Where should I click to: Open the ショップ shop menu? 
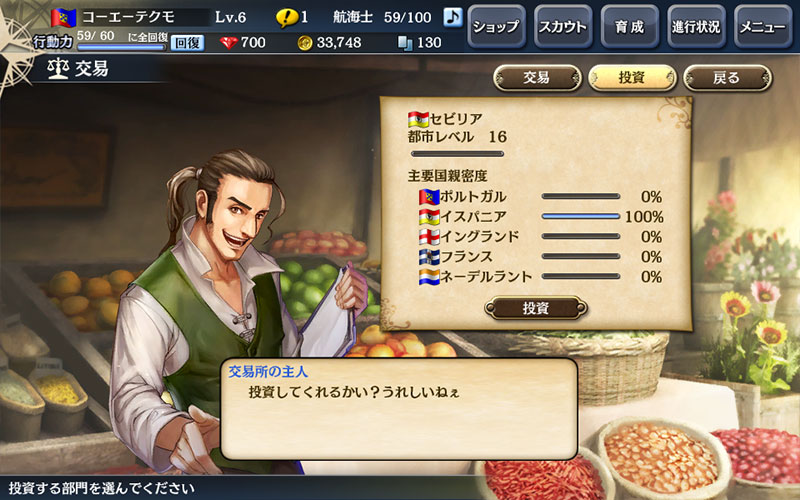496,27
